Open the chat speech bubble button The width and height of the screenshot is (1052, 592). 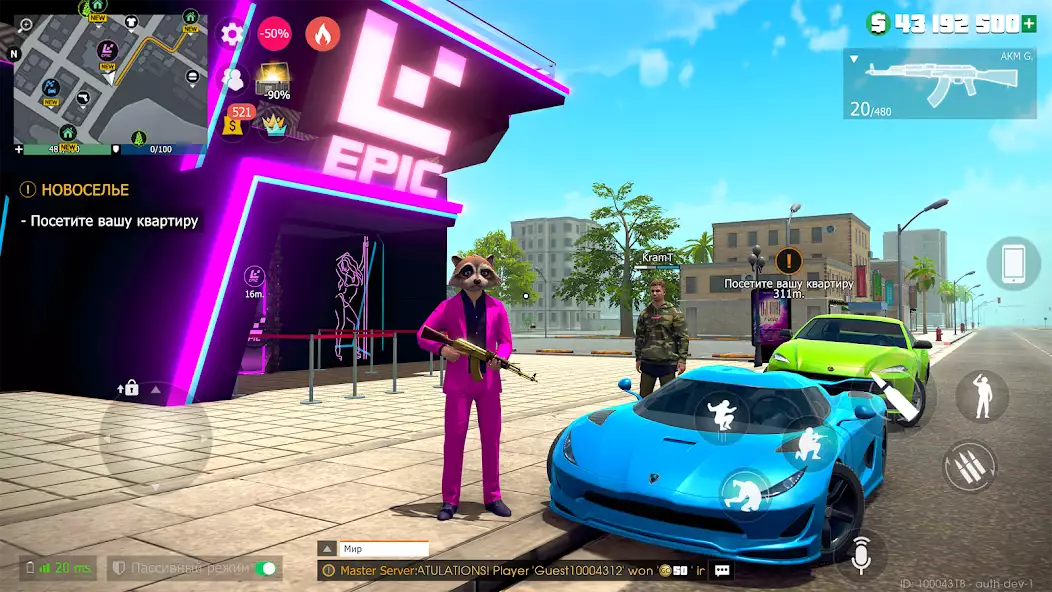[x=722, y=570]
